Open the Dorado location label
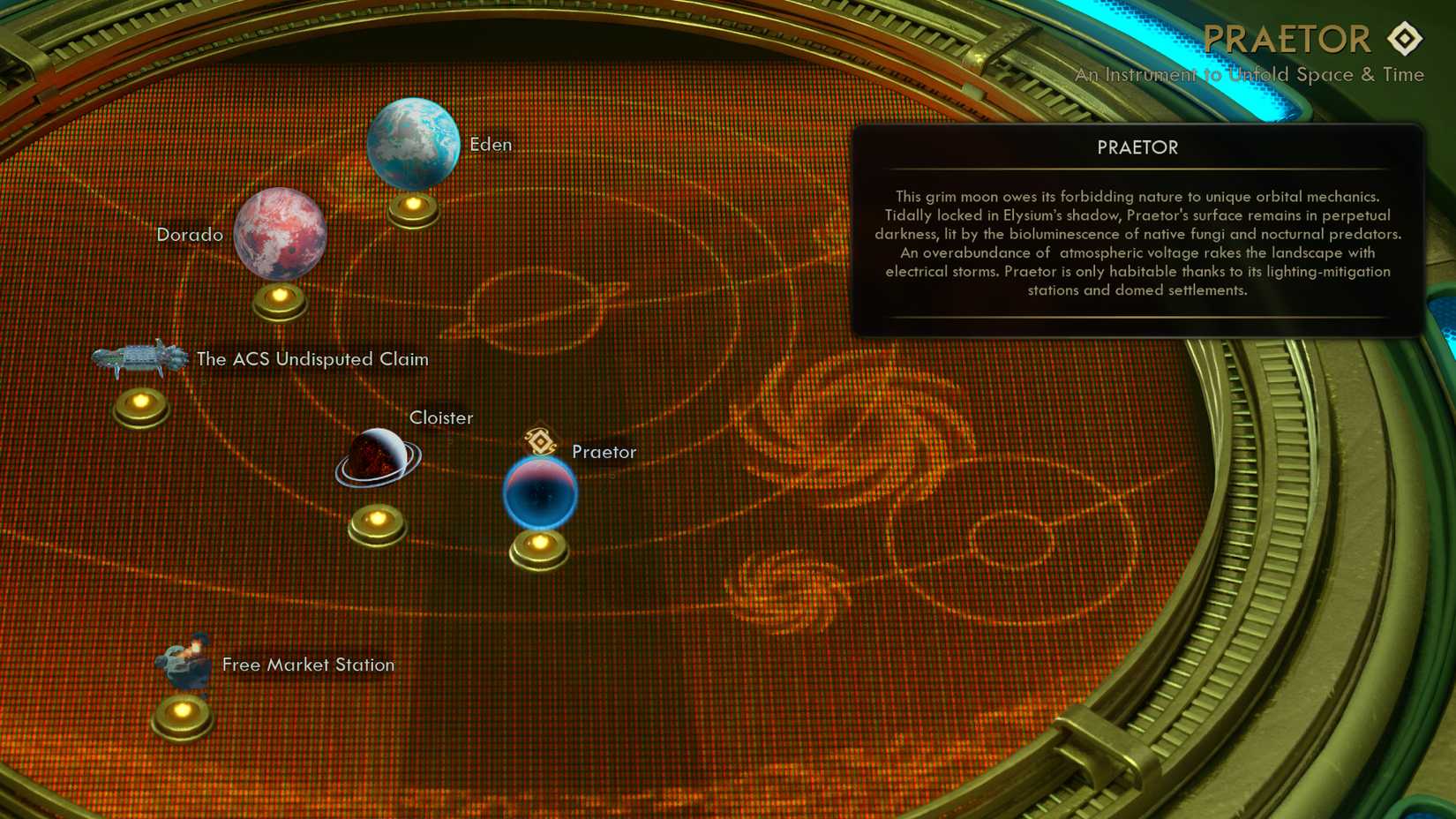This screenshot has height=819, width=1456. pos(191,234)
